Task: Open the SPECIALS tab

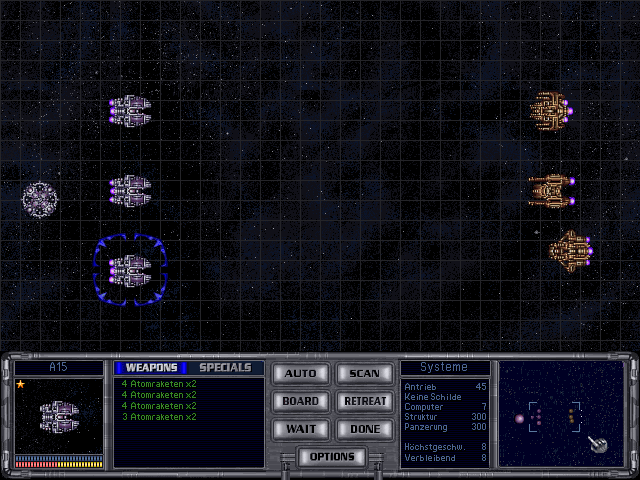Action: (225, 368)
